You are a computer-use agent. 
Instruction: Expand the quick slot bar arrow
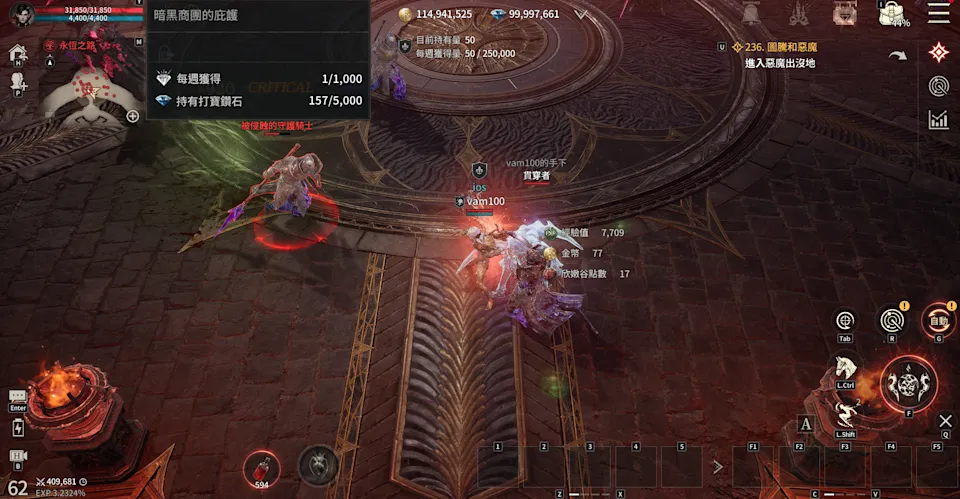(717, 466)
